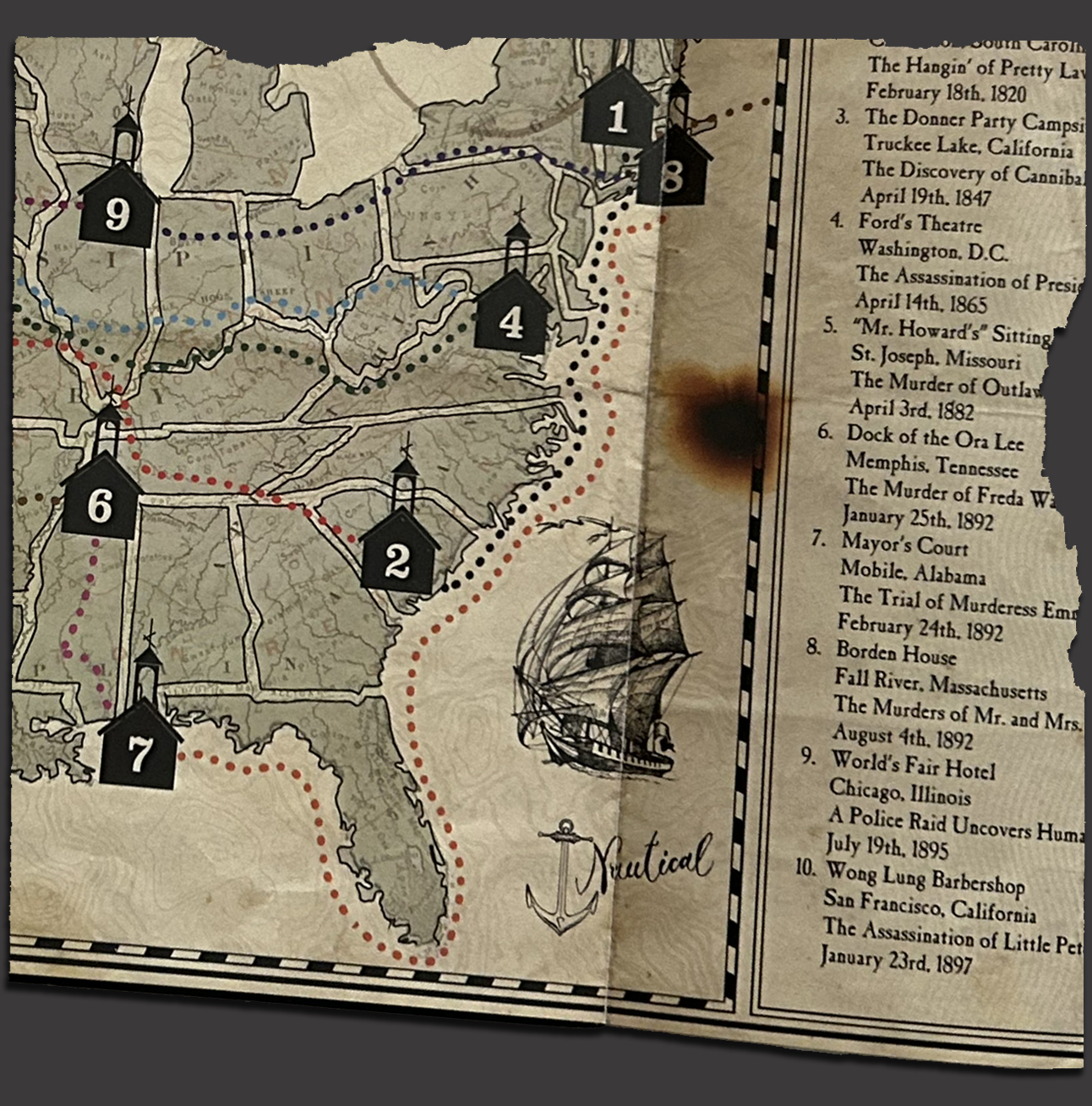The width and height of the screenshot is (1092, 1106).
Task: Click house marker number 6
Action: pos(100,502)
